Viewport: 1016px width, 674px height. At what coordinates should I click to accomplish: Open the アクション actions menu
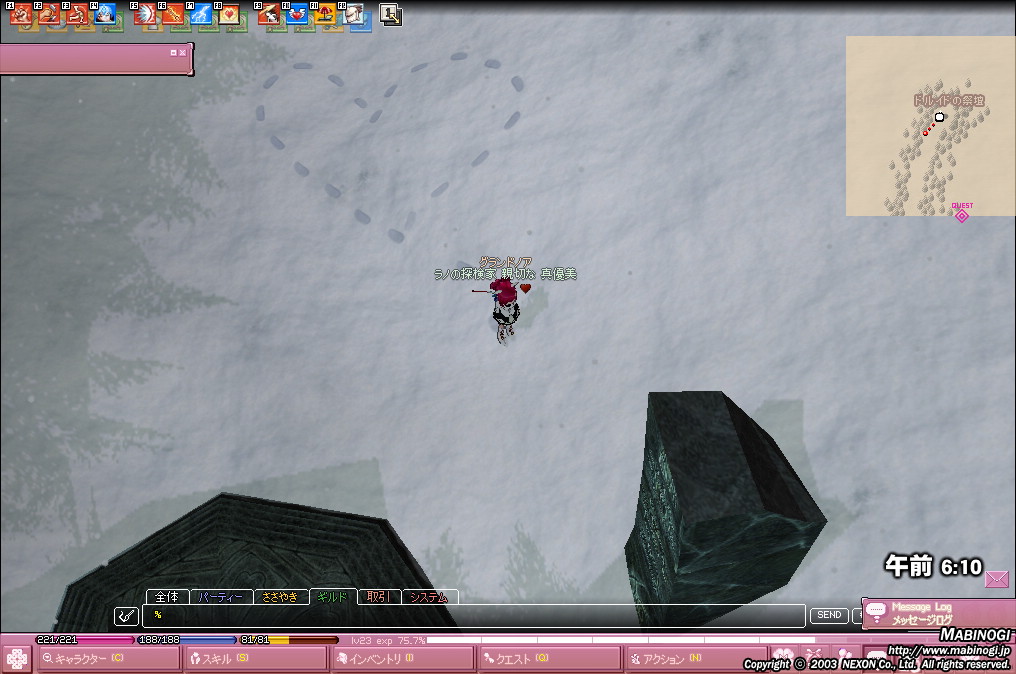point(695,659)
